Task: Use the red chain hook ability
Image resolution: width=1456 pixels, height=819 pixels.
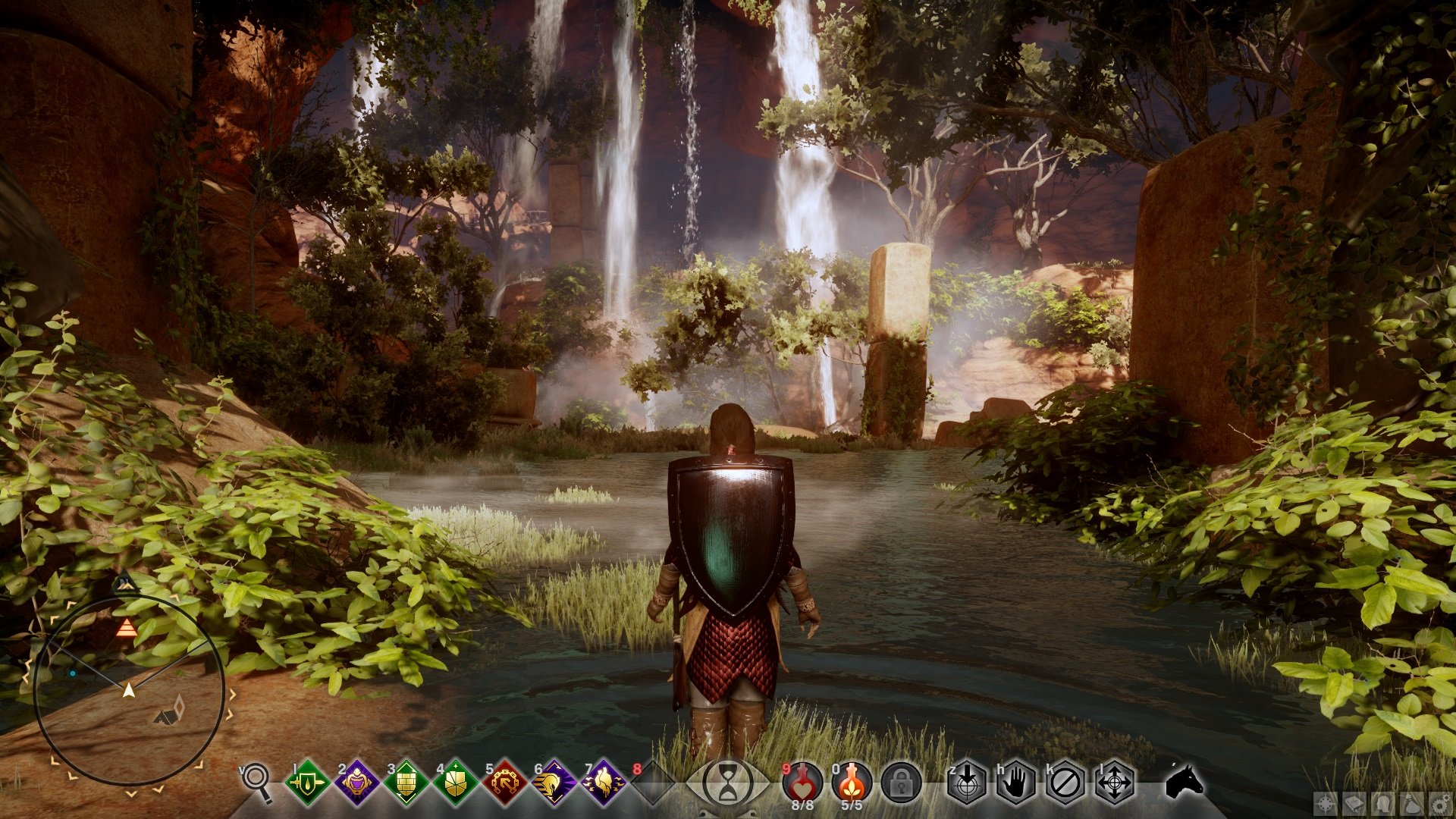Action: point(505,782)
